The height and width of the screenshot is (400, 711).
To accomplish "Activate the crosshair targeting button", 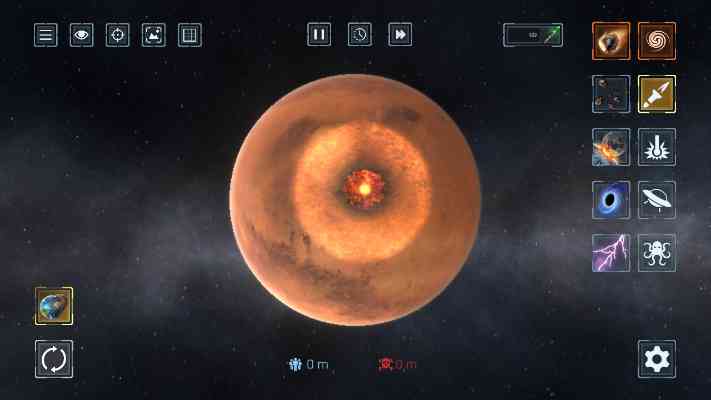I will click(117, 35).
